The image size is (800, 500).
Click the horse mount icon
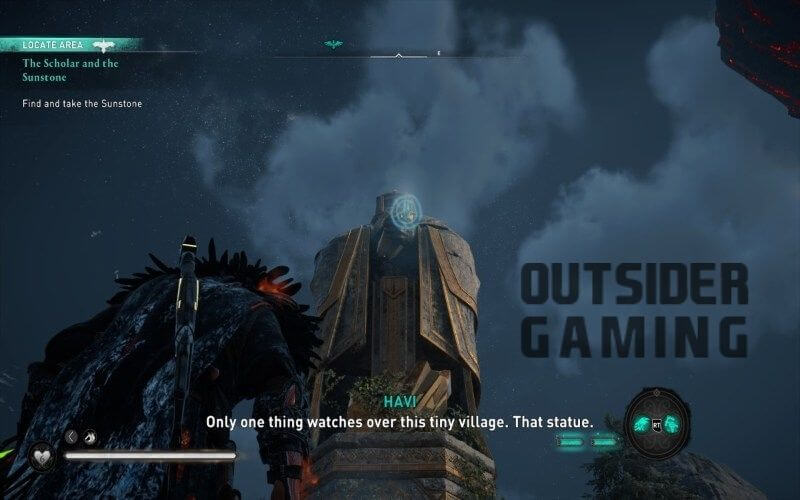pos(90,436)
